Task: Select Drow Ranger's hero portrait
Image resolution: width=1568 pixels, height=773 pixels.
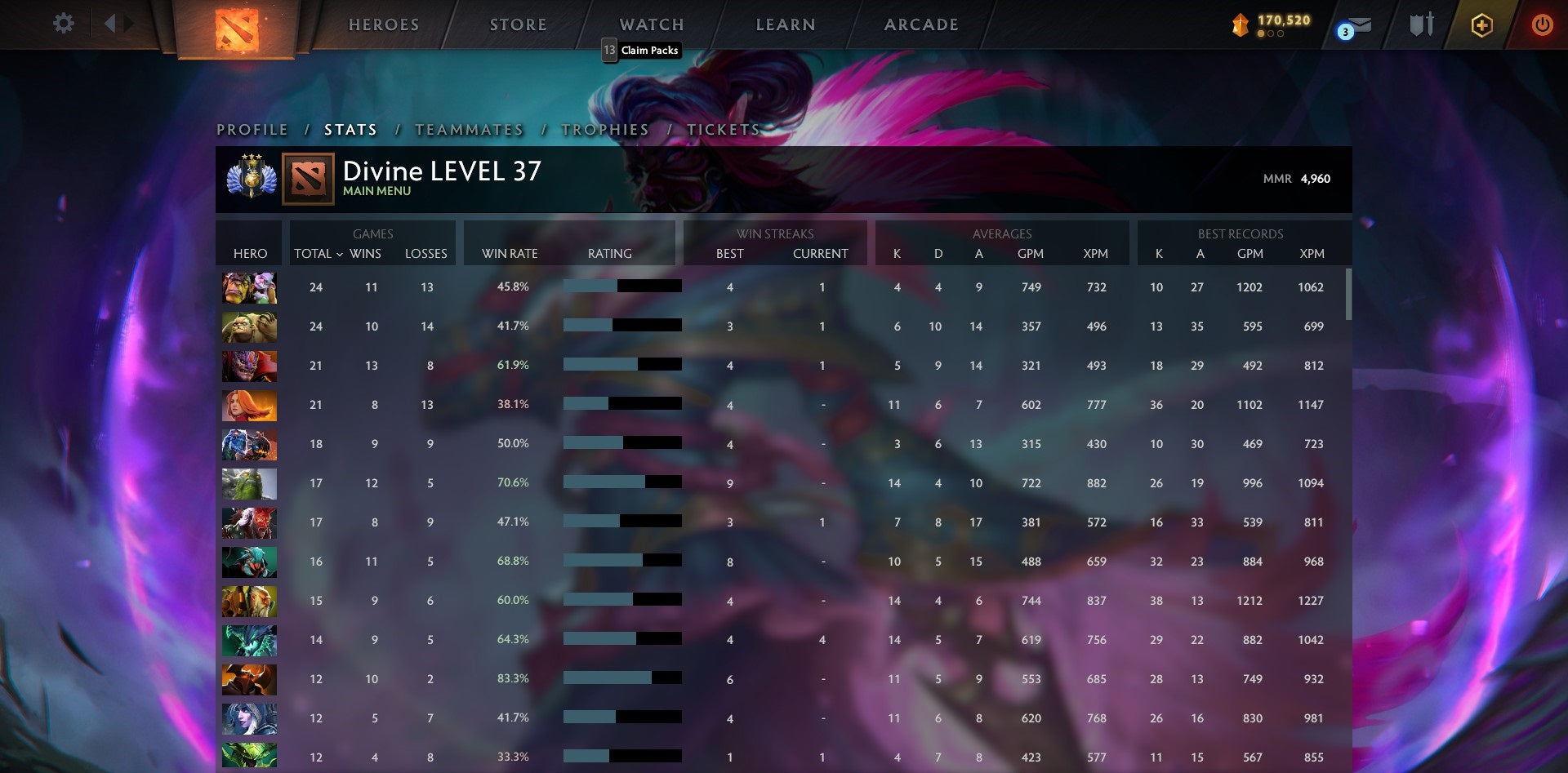Action: [249, 718]
